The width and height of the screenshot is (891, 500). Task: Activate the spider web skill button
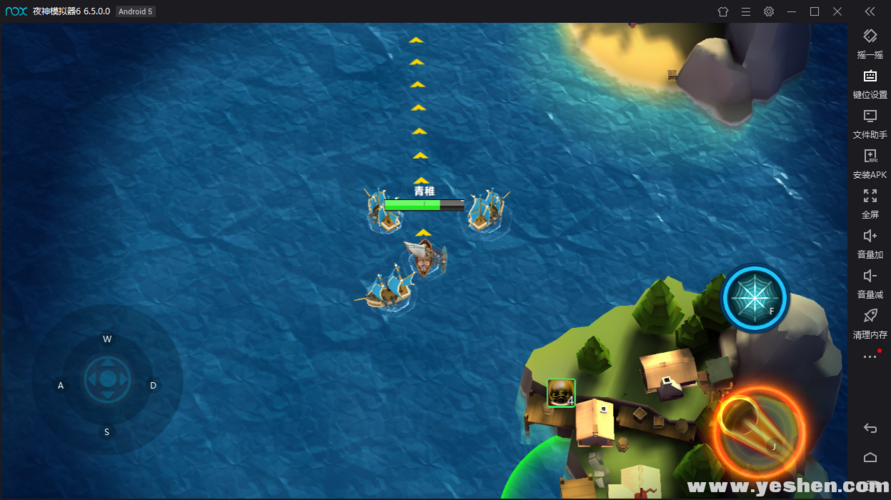pyautogui.click(x=755, y=298)
